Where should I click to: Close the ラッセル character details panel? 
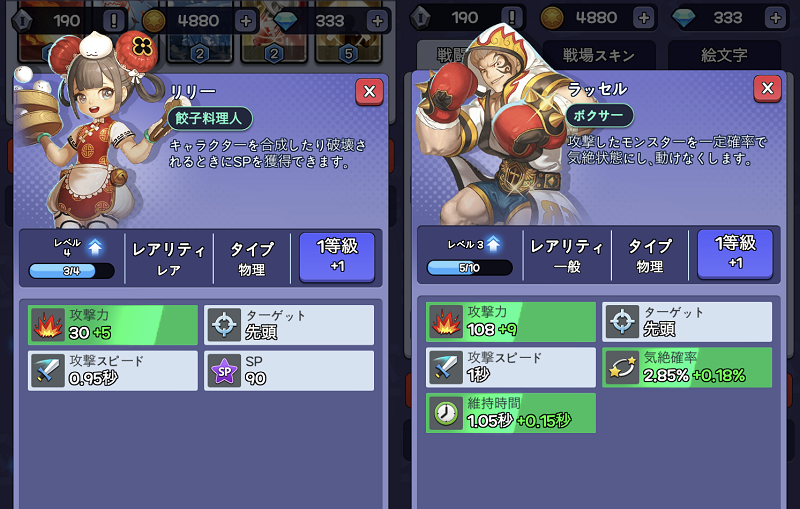coord(767,89)
